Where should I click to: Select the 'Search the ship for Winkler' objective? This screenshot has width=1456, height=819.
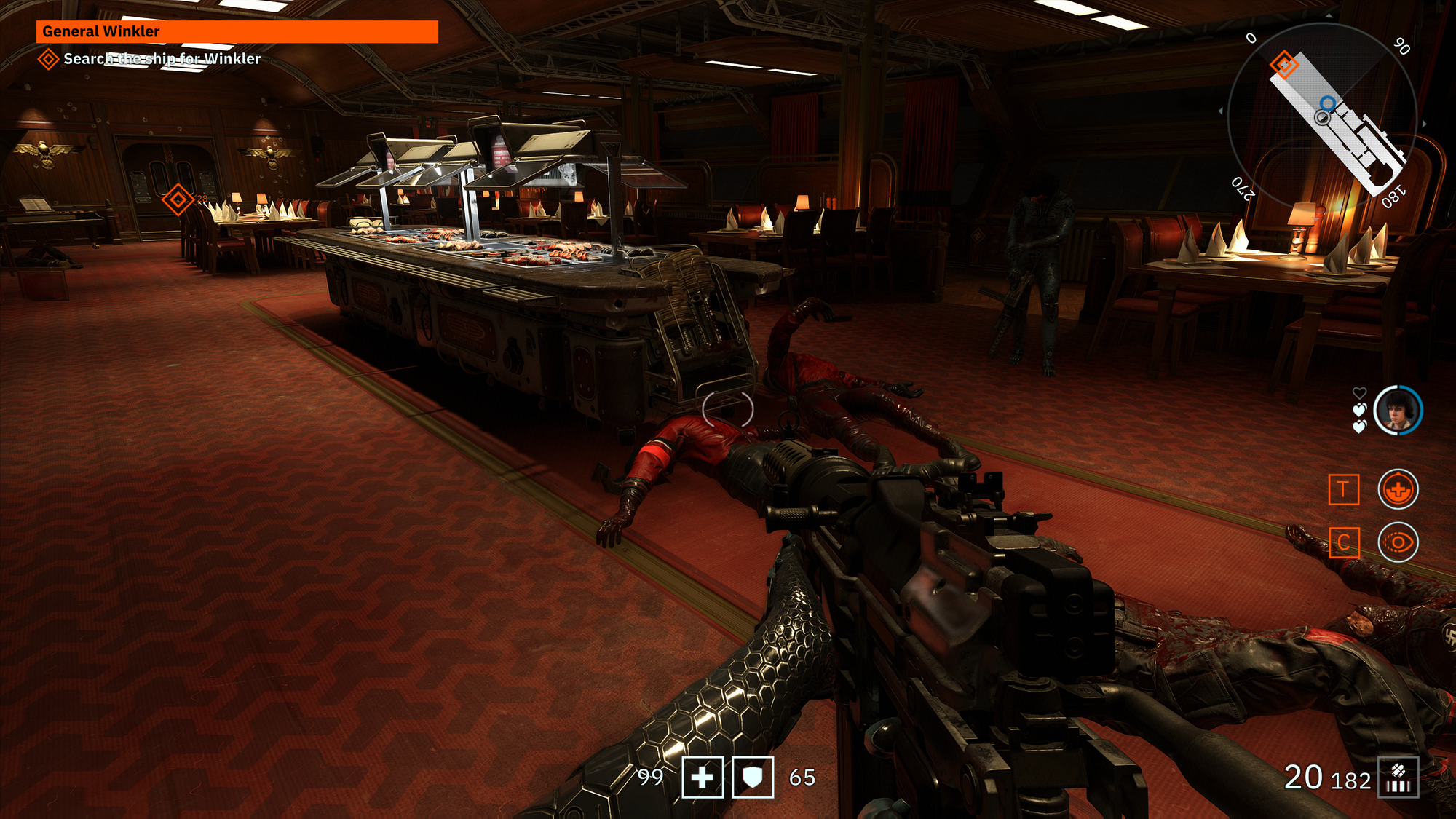161,59
